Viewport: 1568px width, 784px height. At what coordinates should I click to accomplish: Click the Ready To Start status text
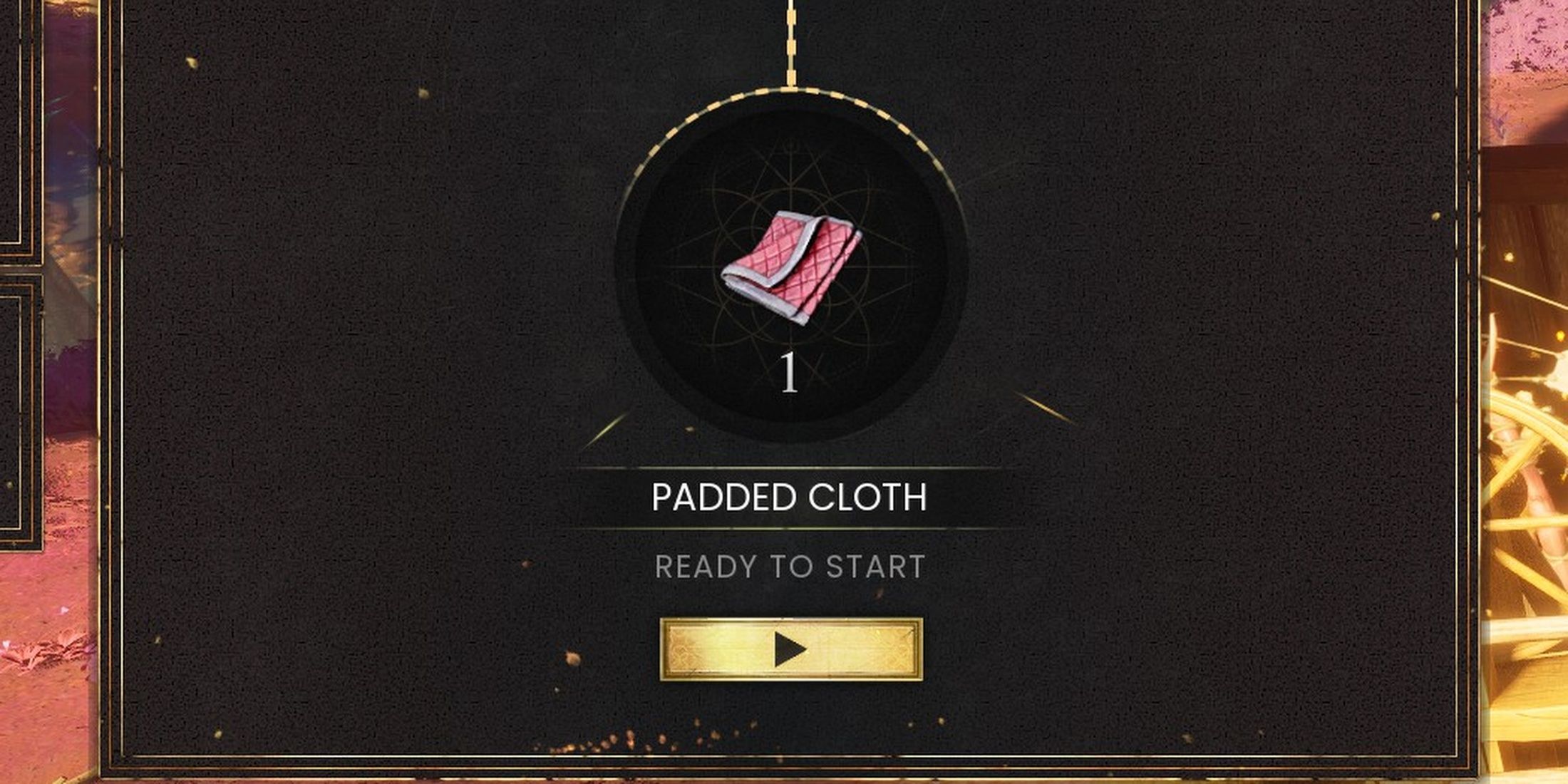tap(791, 567)
